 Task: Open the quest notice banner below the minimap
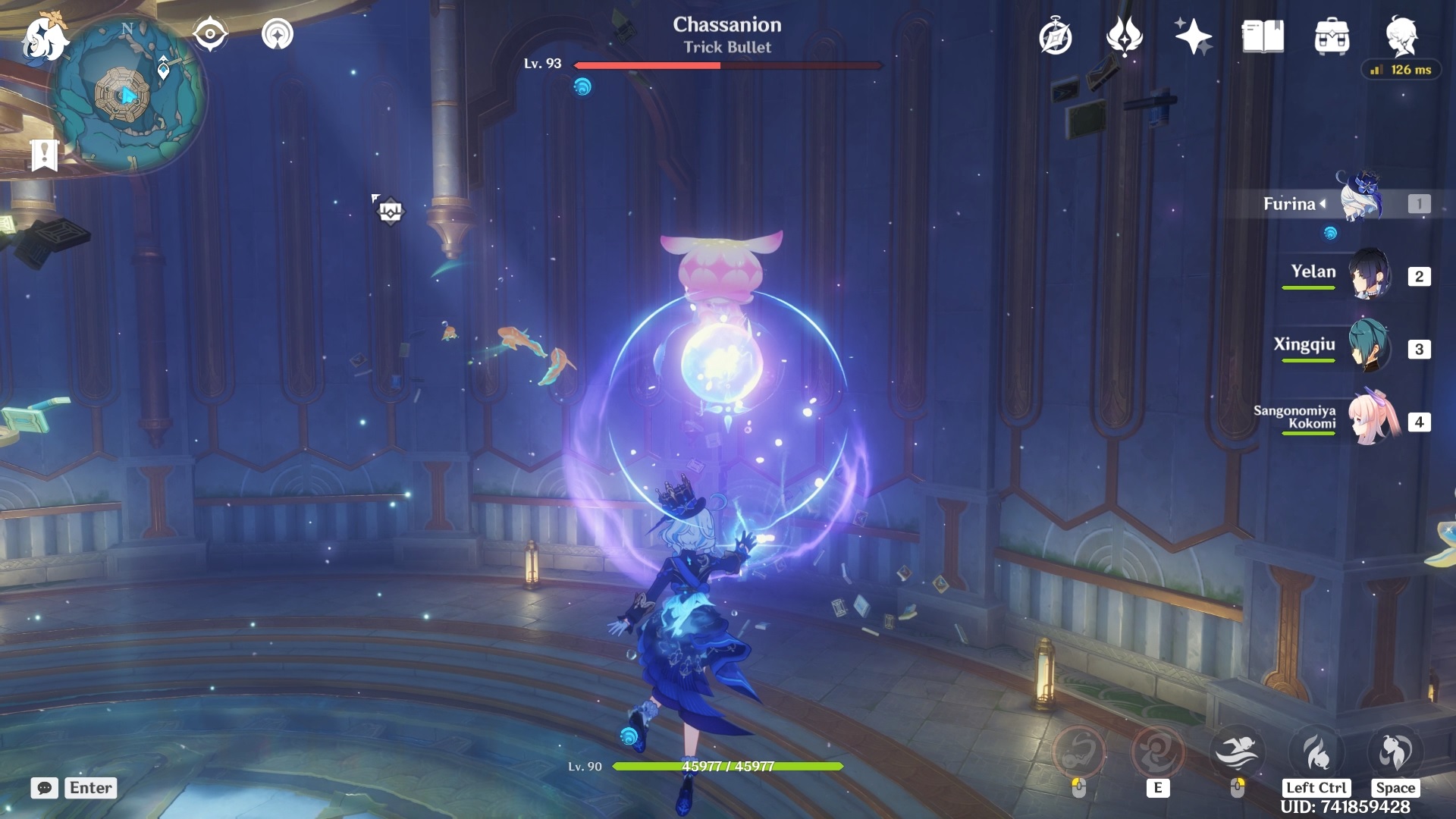(x=45, y=156)
